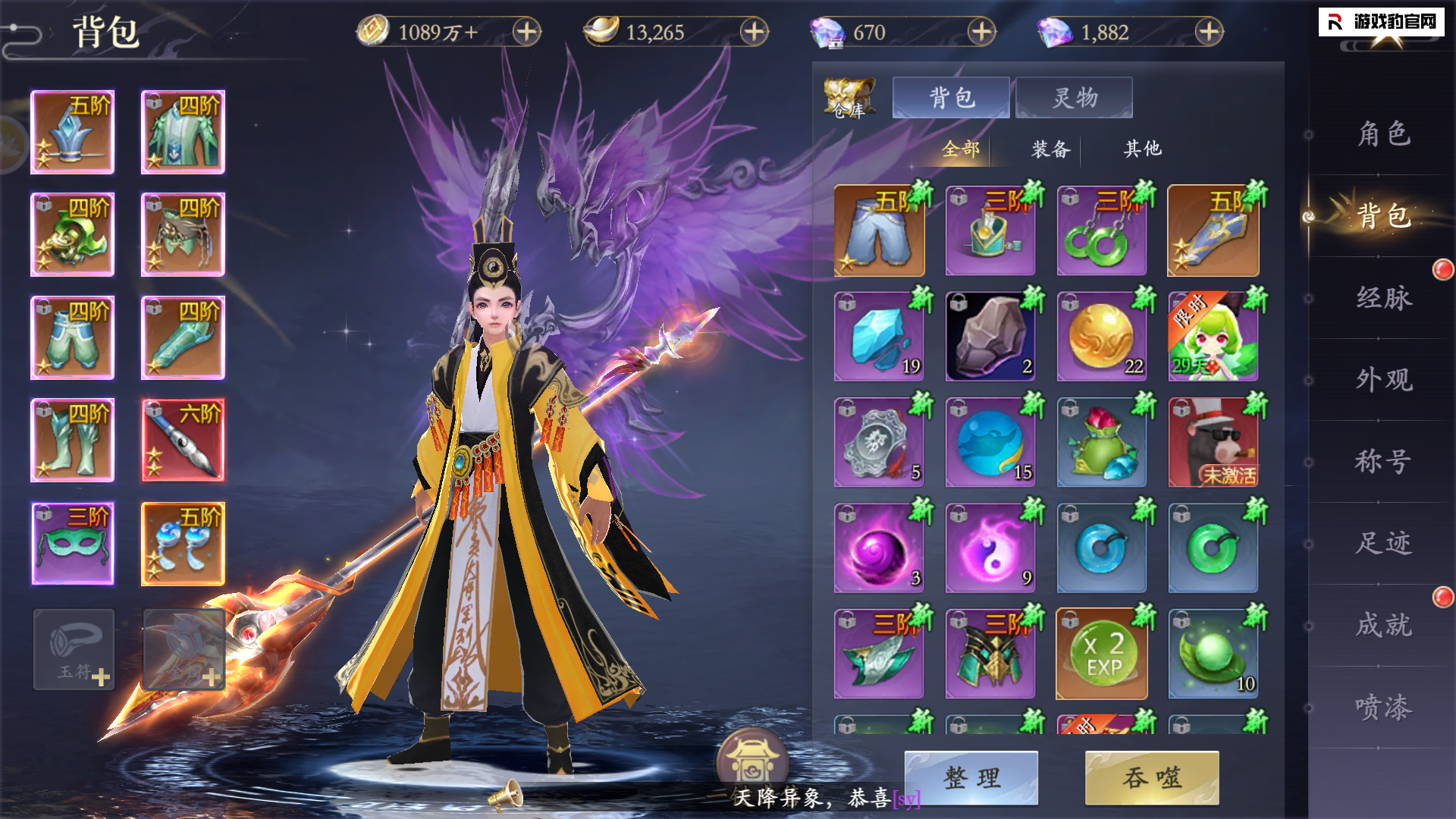1456x819 pixels.
Task: Open the 外观 appearance menu
Action: pos(1383,380)
